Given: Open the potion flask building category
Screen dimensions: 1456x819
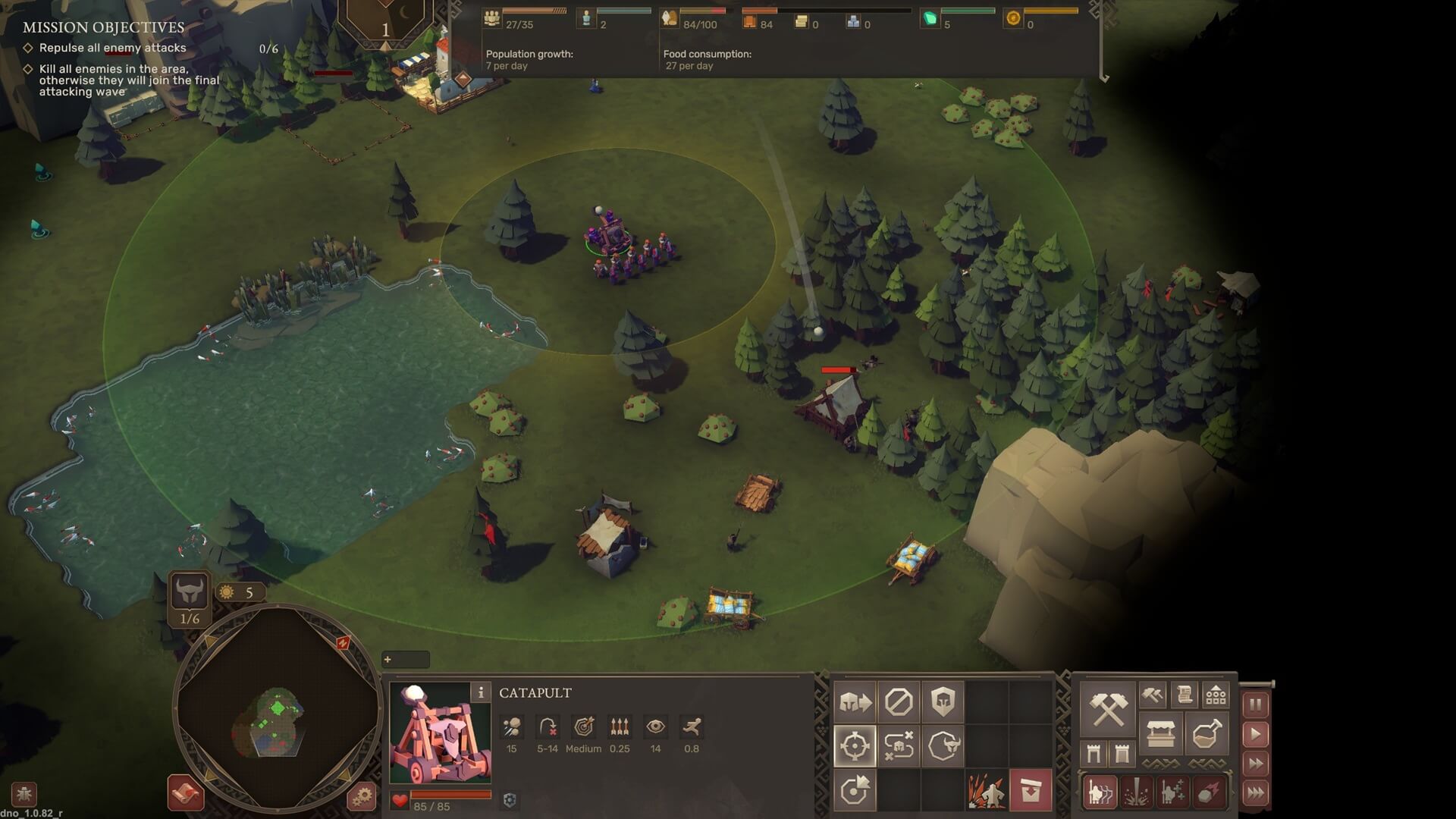Looking at the screenshot, I should point(1207,734).
